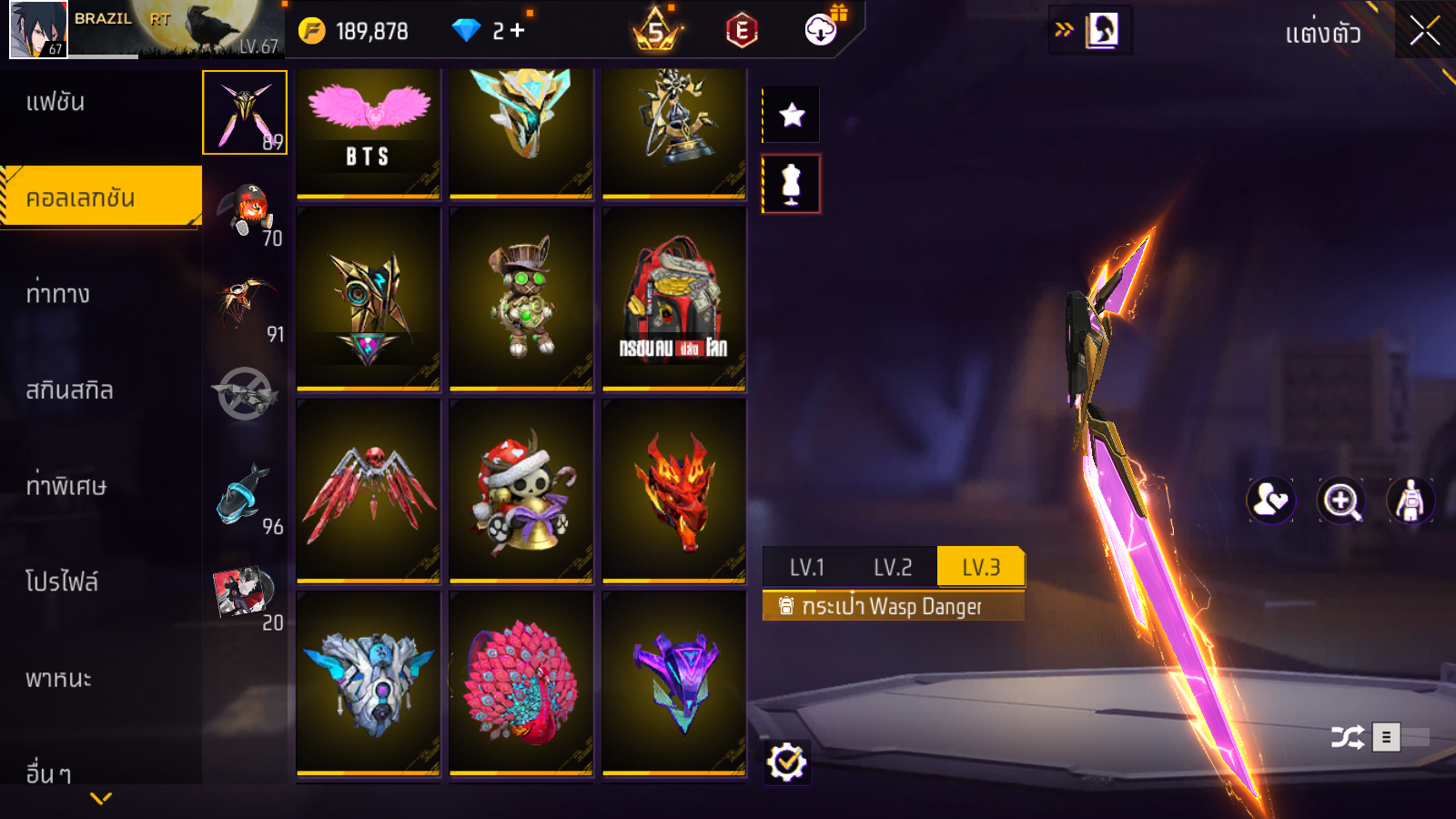Open the พาหนะ vehicles category
Viewport: 1456px width, 819px height.
tap(58, 679)
